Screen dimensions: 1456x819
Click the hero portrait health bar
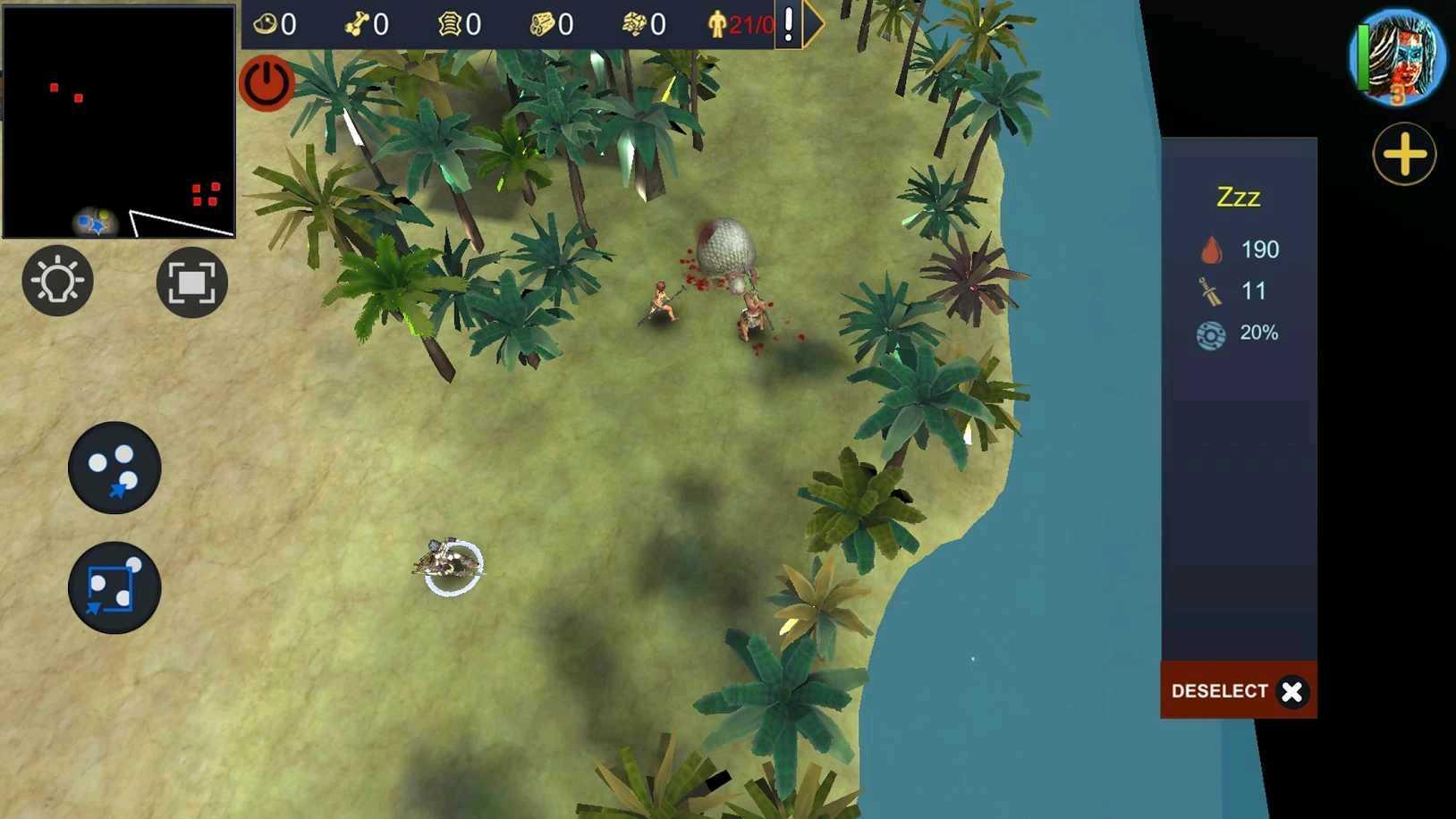[1362, 58]
